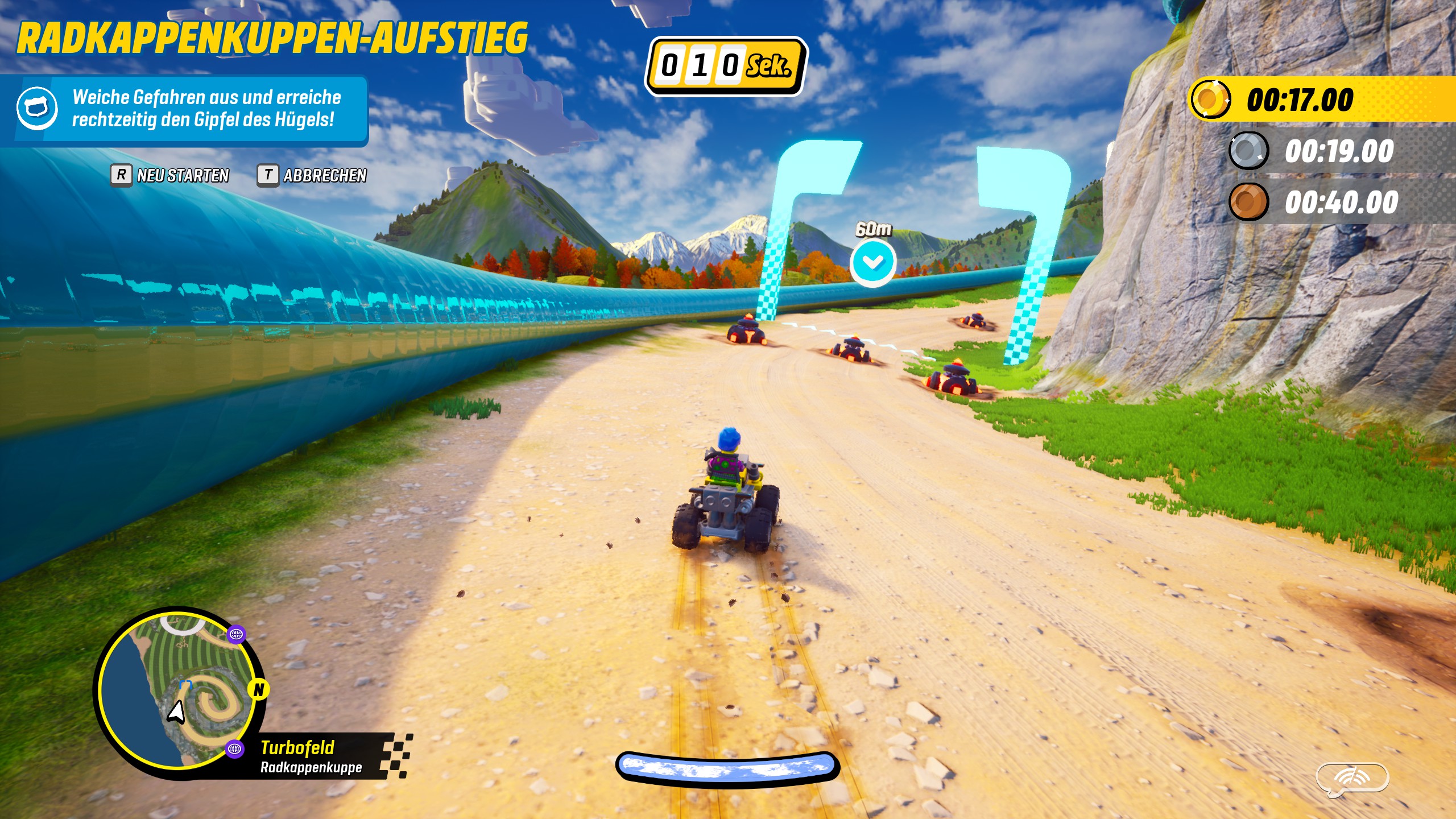Screen dimensions: 1456x819
Task: Select the upper purple globe marker on minimap
Action: click(x=236, y=634)
